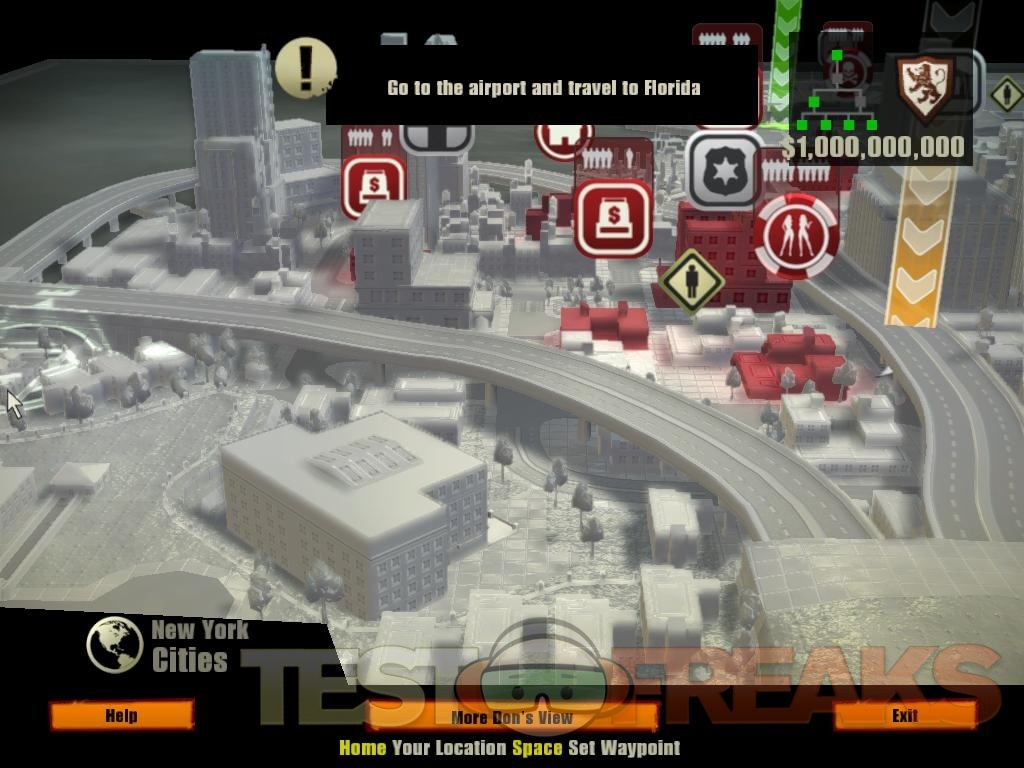This screenshot has width=1024, height=768.
Task: Click the More Don's View button
Action: pyautogui.click(x=512, y=717)
